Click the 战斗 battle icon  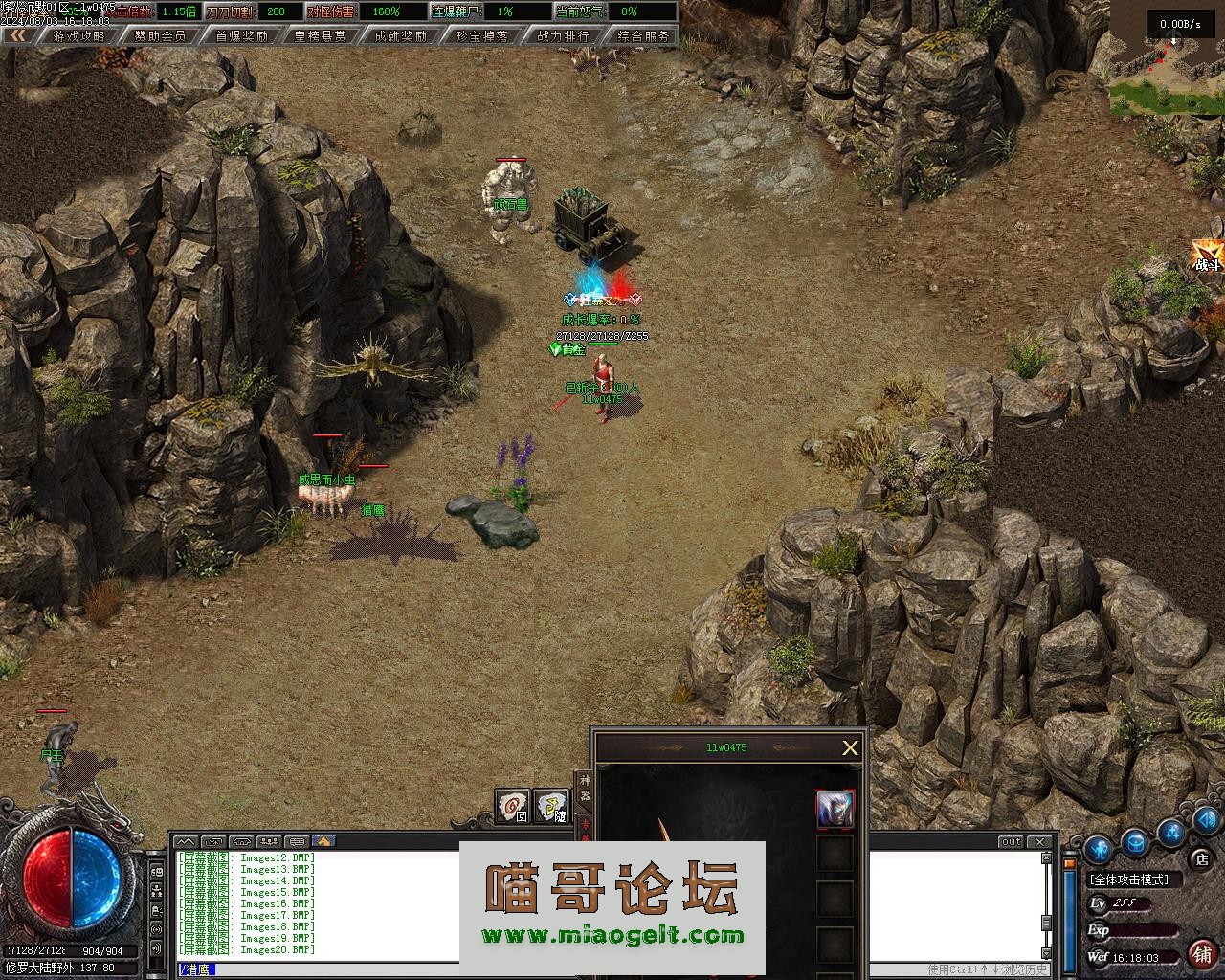[x=1207, y=256]
